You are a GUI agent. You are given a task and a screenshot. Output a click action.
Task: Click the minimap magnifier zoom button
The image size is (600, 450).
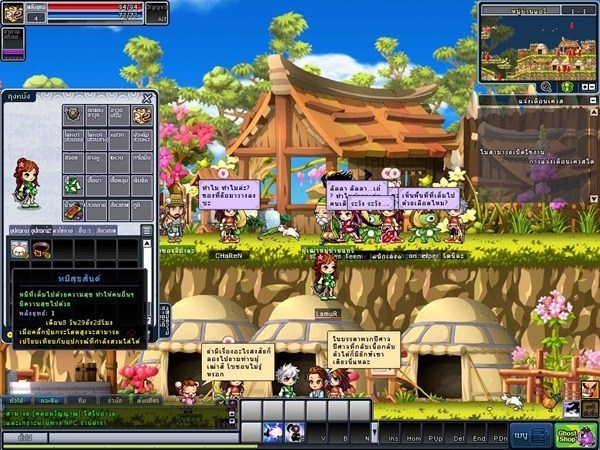pos(545,87)
